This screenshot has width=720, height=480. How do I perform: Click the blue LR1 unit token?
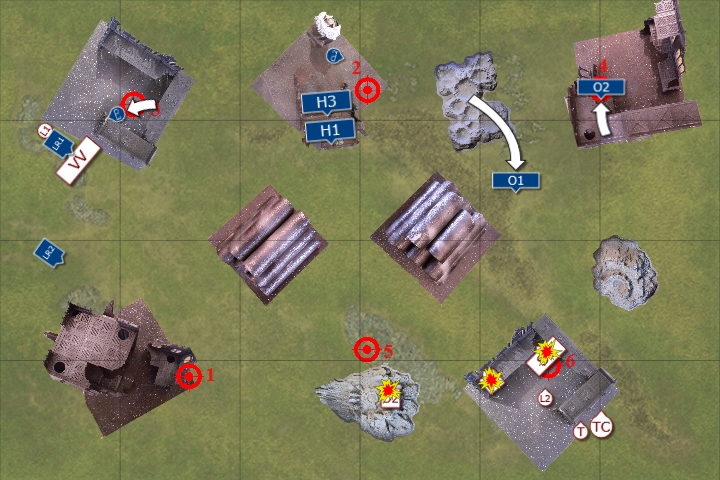point(57,145)
